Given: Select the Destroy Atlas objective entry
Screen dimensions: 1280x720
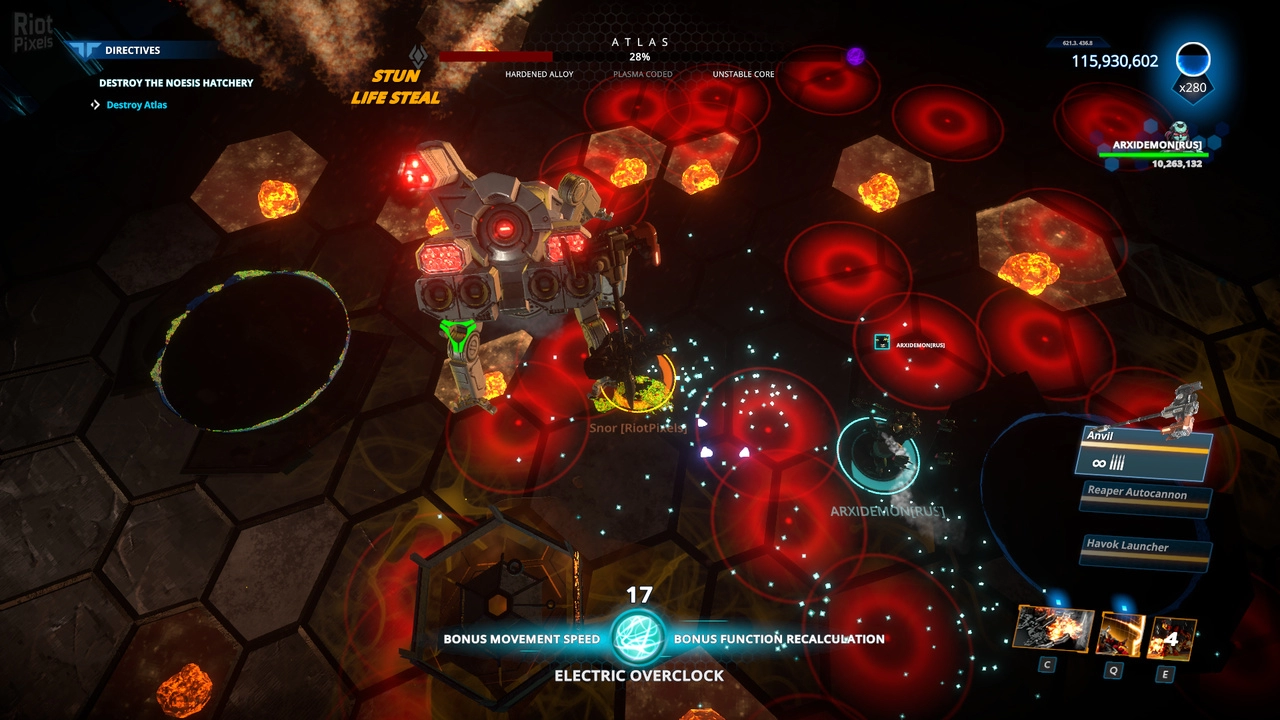Looking at the screenshot, I should (136, 105).
